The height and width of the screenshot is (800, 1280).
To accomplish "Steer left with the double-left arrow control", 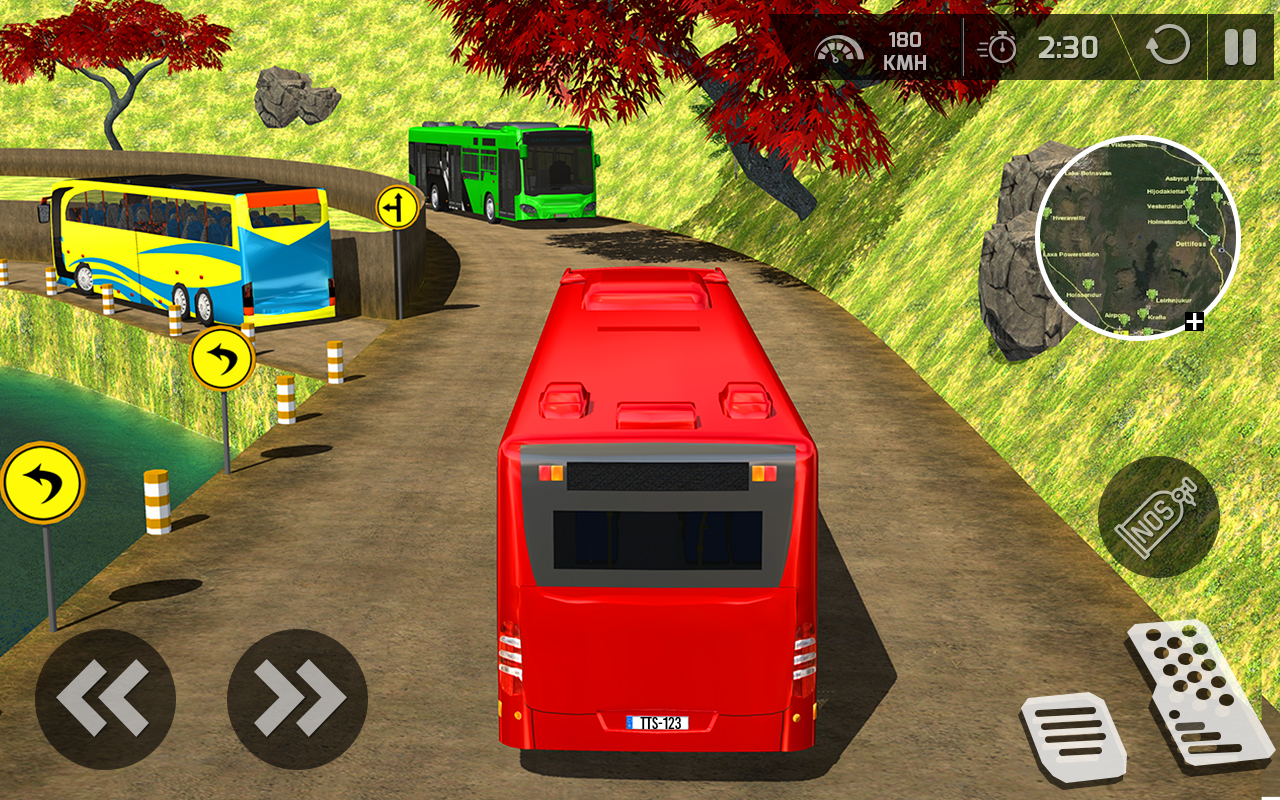I will coord(105,697).
